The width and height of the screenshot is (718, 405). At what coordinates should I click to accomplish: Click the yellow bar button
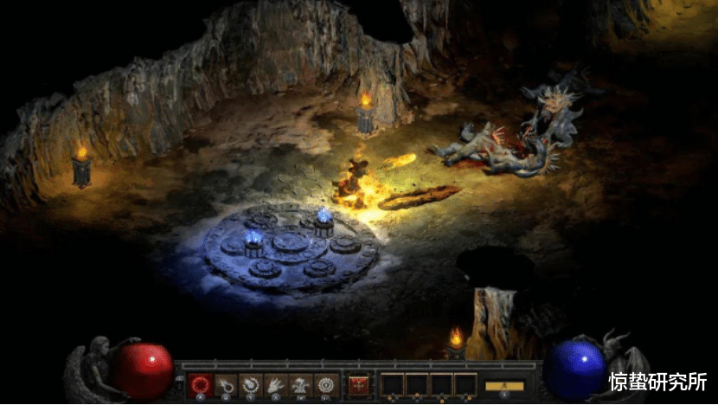pos(503,385)
